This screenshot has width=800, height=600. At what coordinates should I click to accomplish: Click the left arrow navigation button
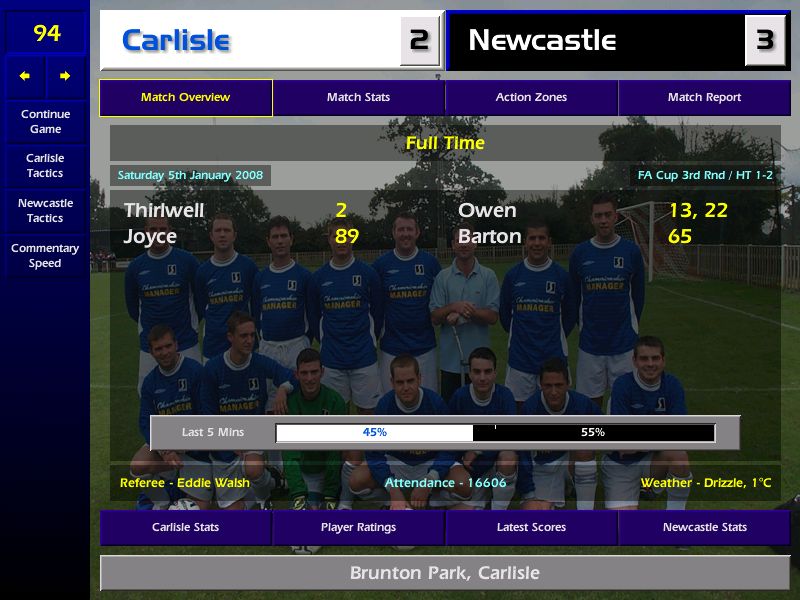[x=25, y=76]
